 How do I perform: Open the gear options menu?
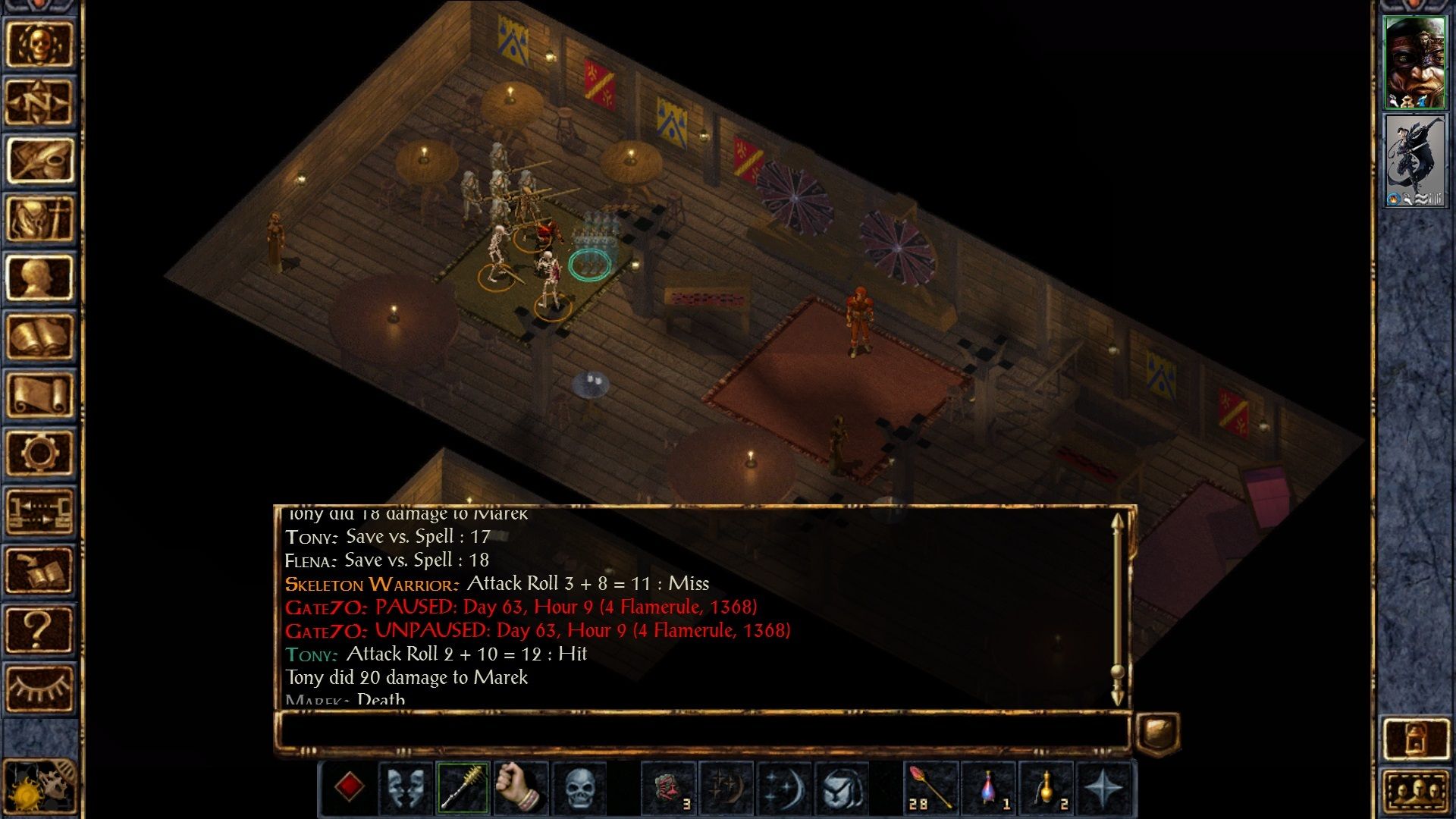(x=39, y=453)
